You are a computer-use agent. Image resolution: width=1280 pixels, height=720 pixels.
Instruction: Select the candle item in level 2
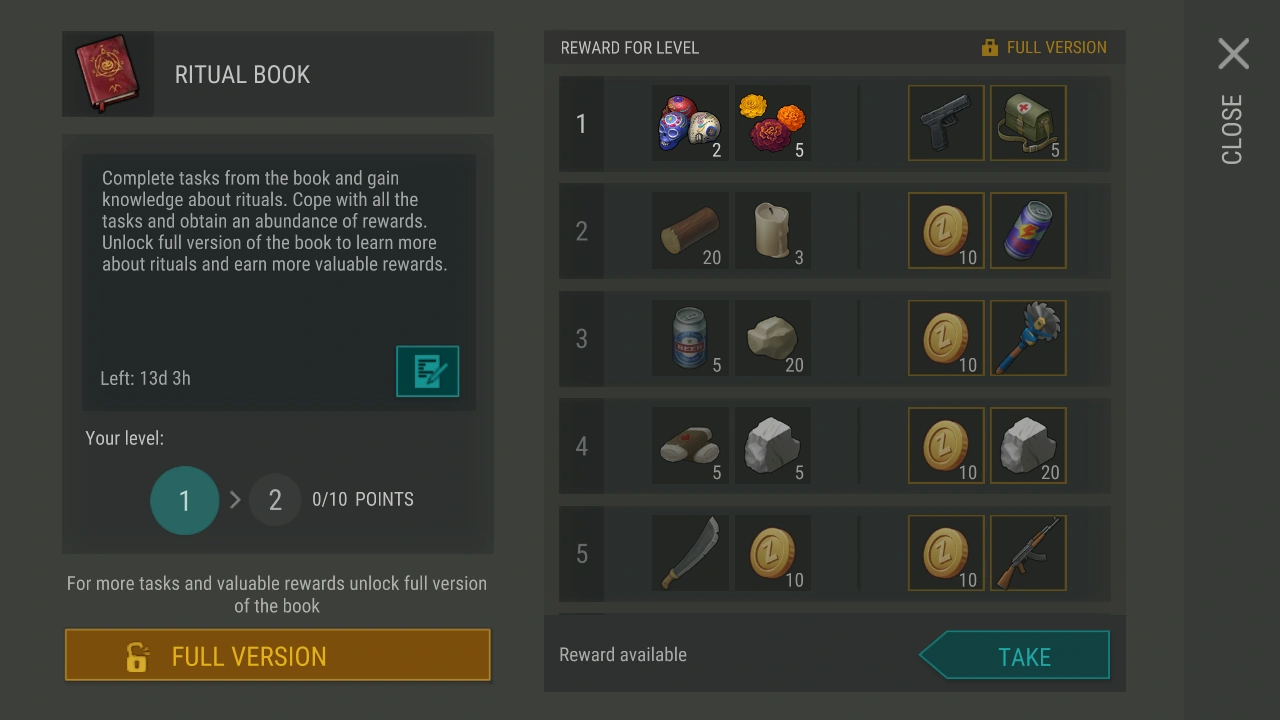pos(772,231)
